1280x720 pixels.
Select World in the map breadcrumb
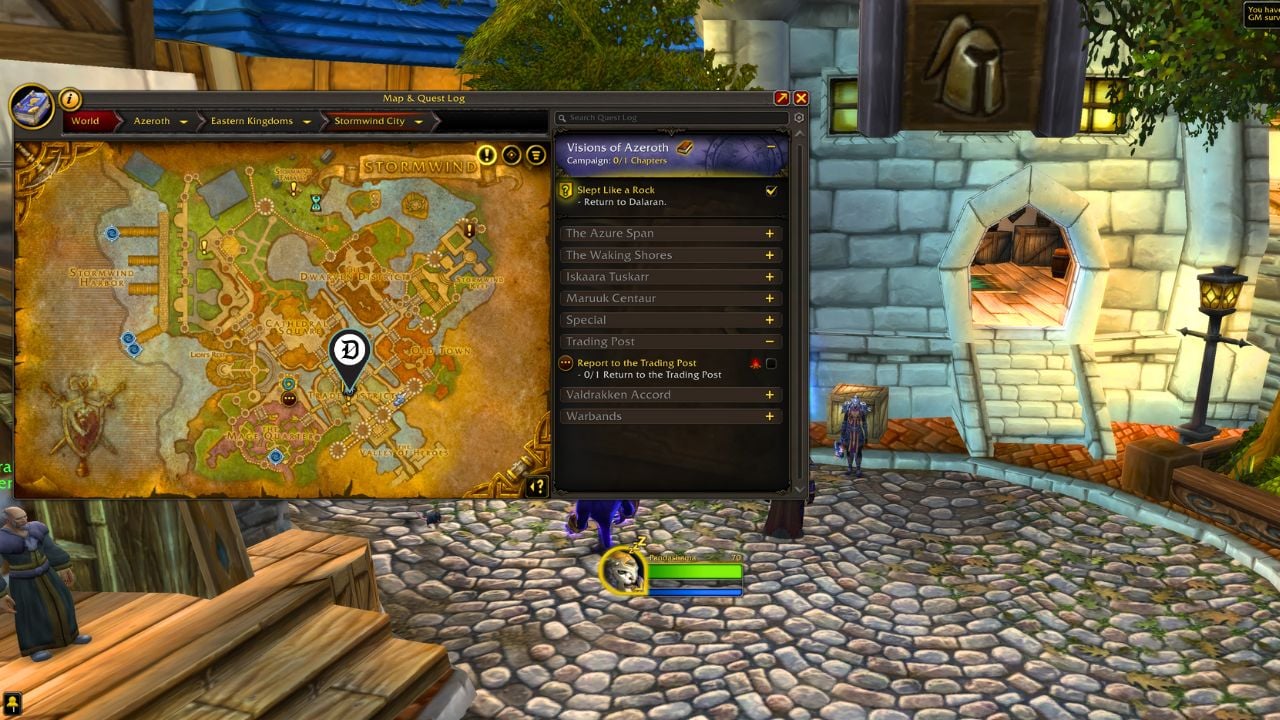(86, 120)
